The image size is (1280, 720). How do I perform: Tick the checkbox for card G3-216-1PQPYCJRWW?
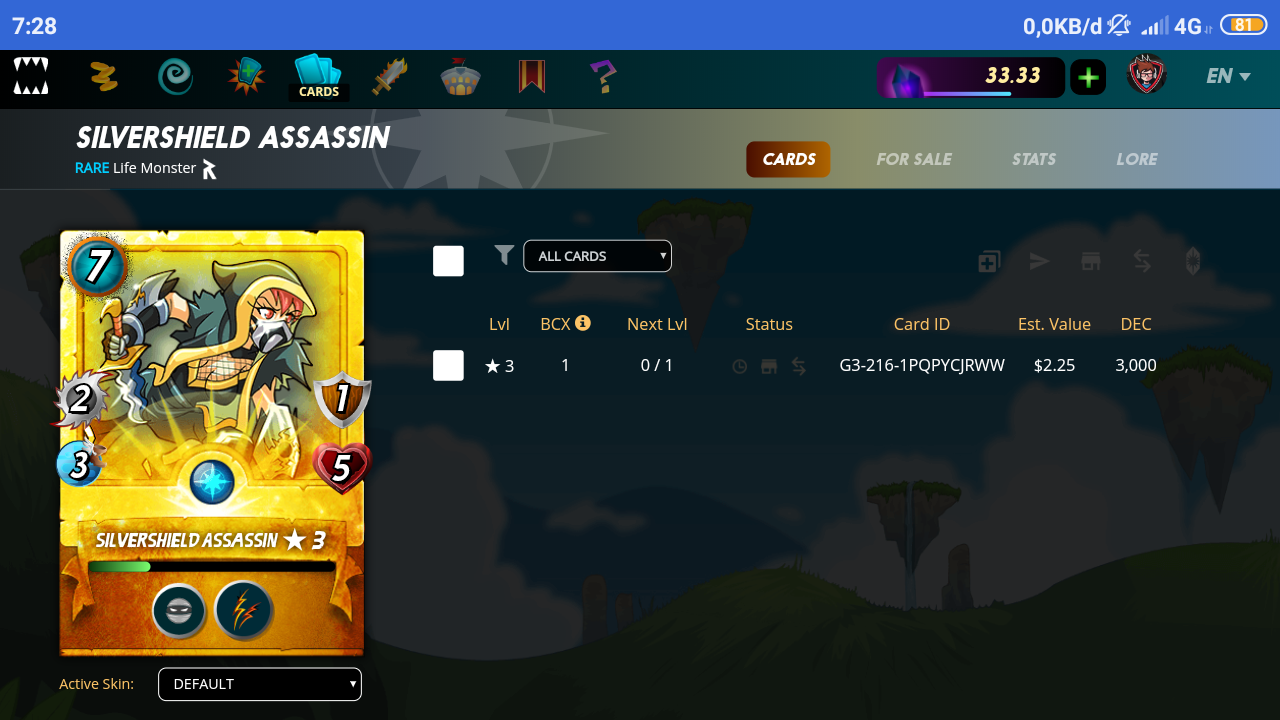pyautogui.click(x=448, y=365)
